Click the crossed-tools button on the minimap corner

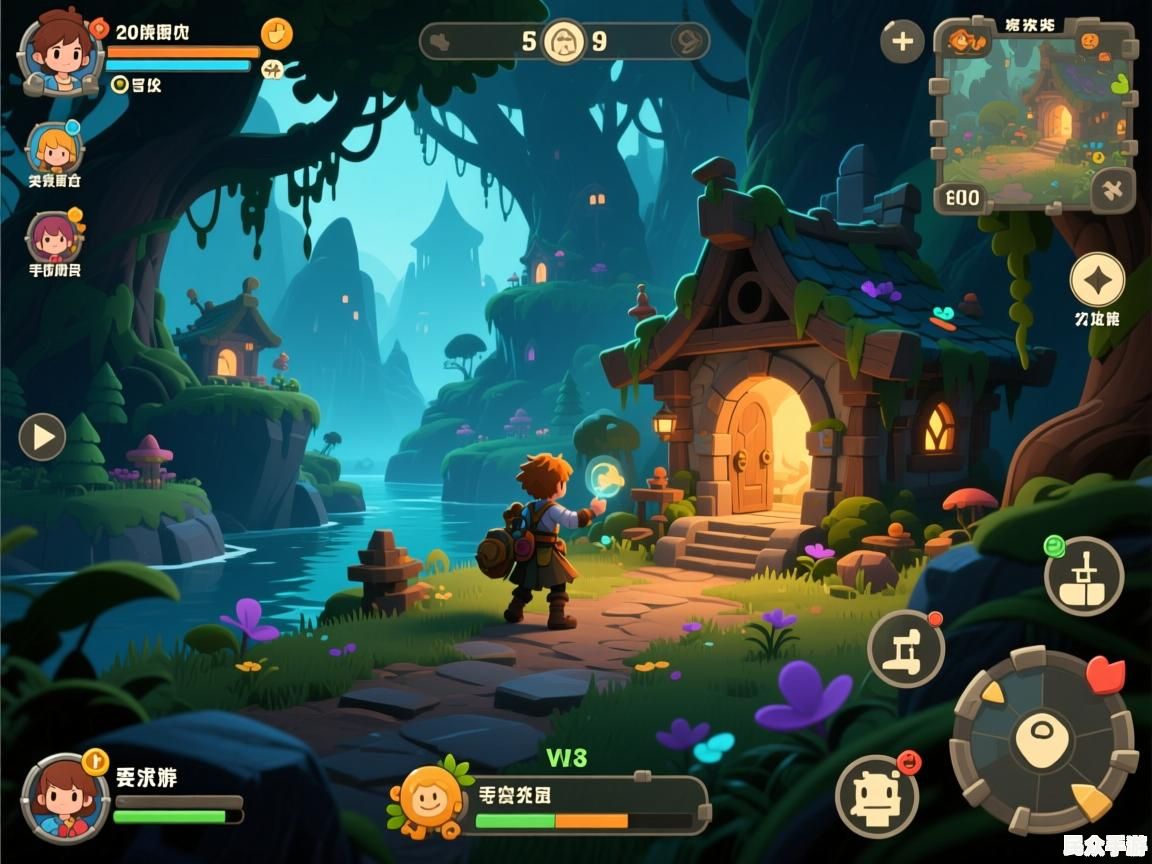pyautogui.click(x=1112, y=188)
